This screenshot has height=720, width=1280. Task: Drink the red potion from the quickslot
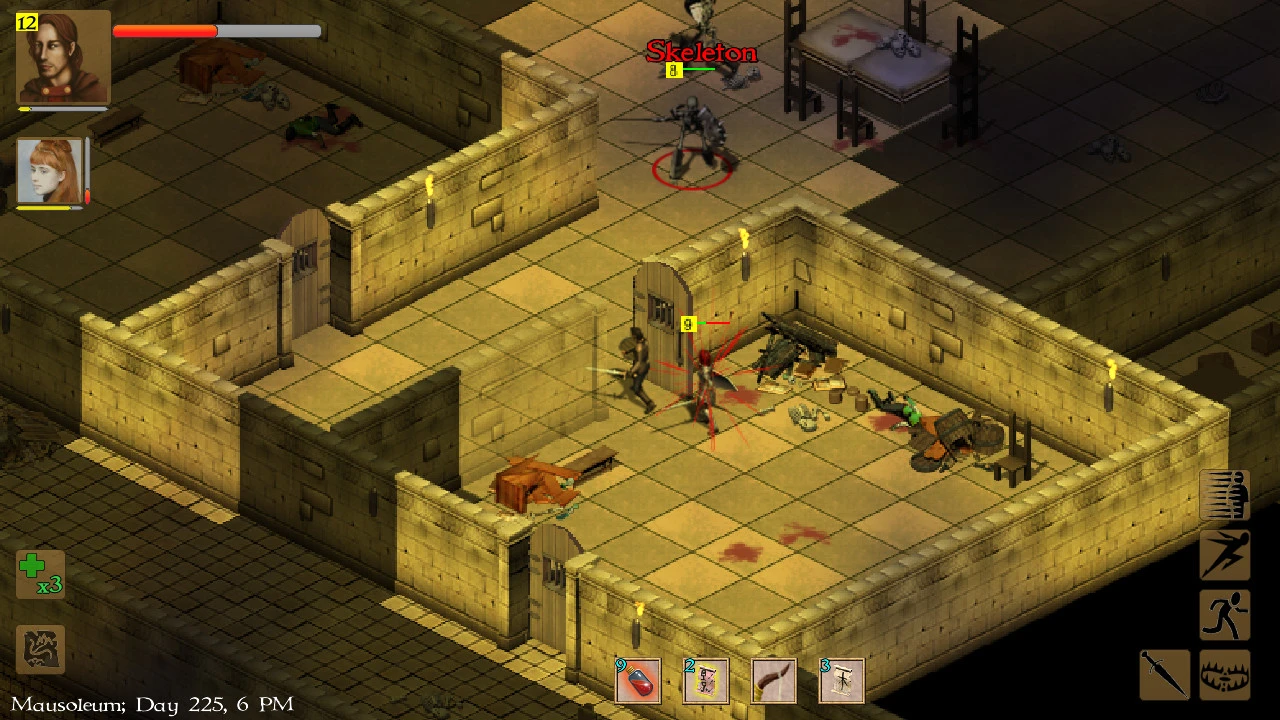(x=637, y=681)
